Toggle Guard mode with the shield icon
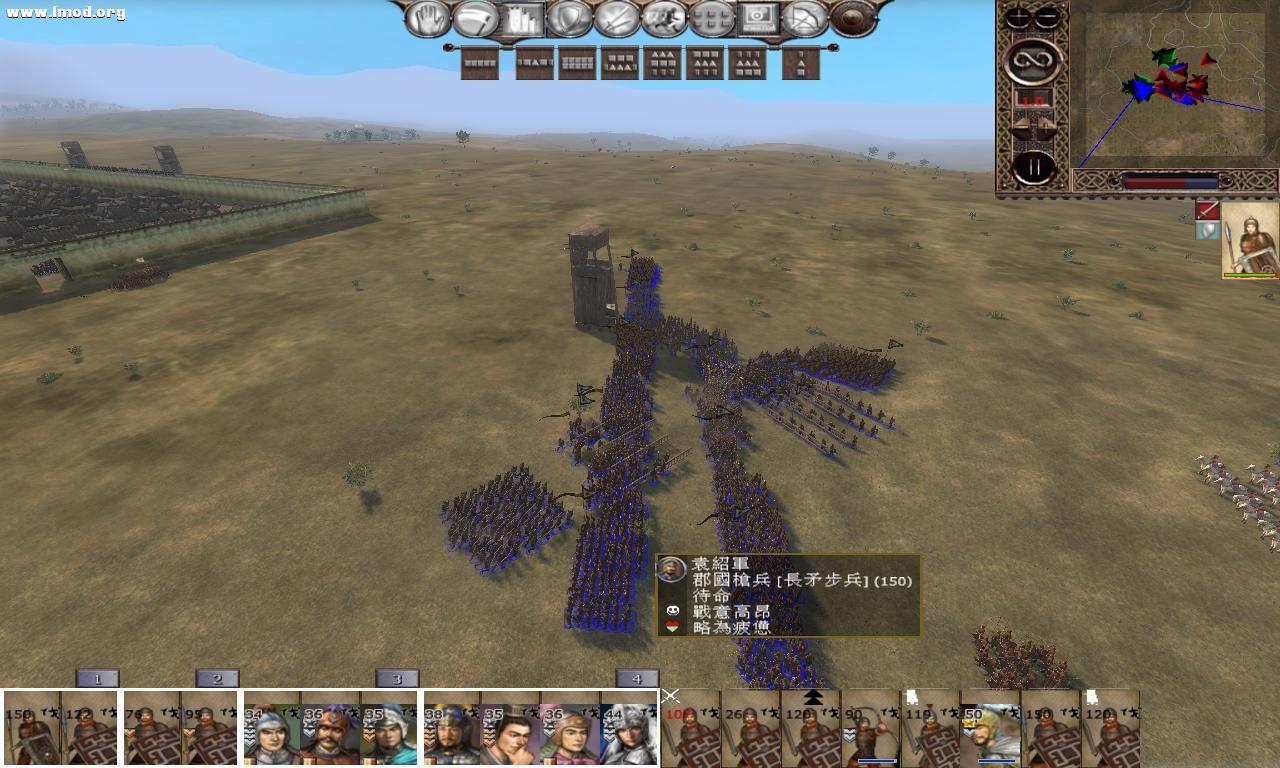Screen dimensions: 1280x768 click(x=569, y=18)
